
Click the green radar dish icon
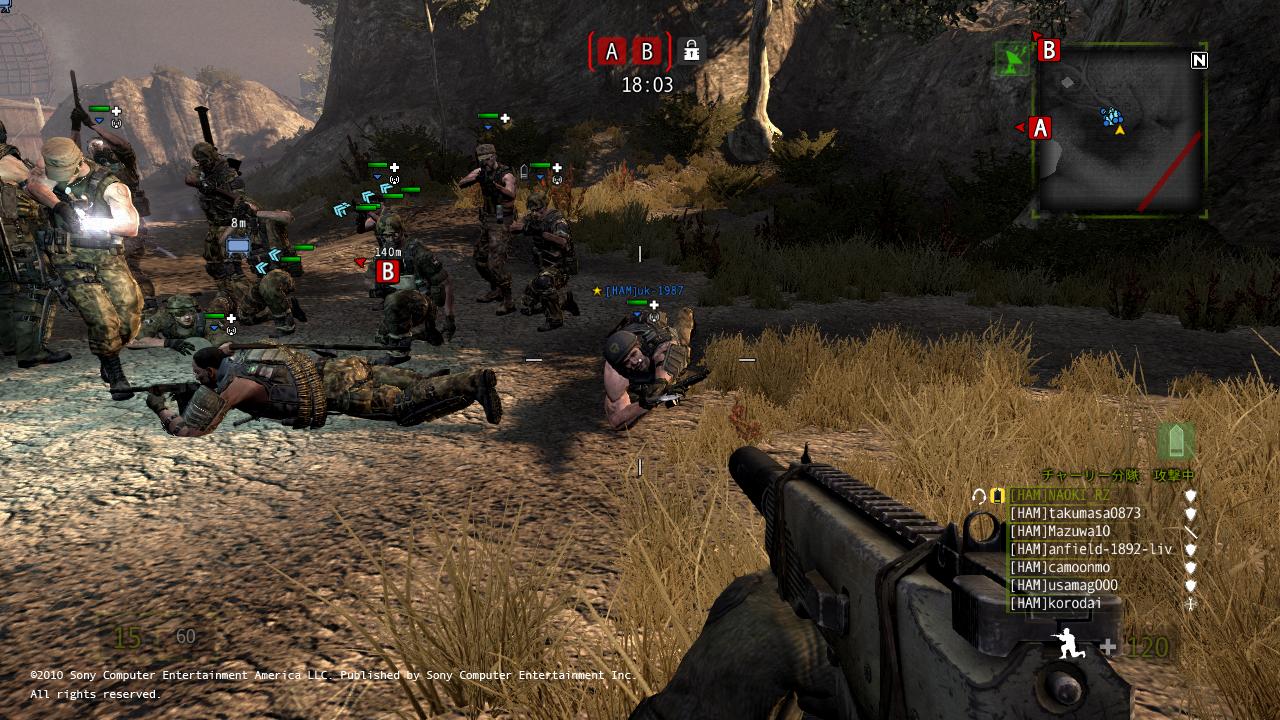point(1014,61)
